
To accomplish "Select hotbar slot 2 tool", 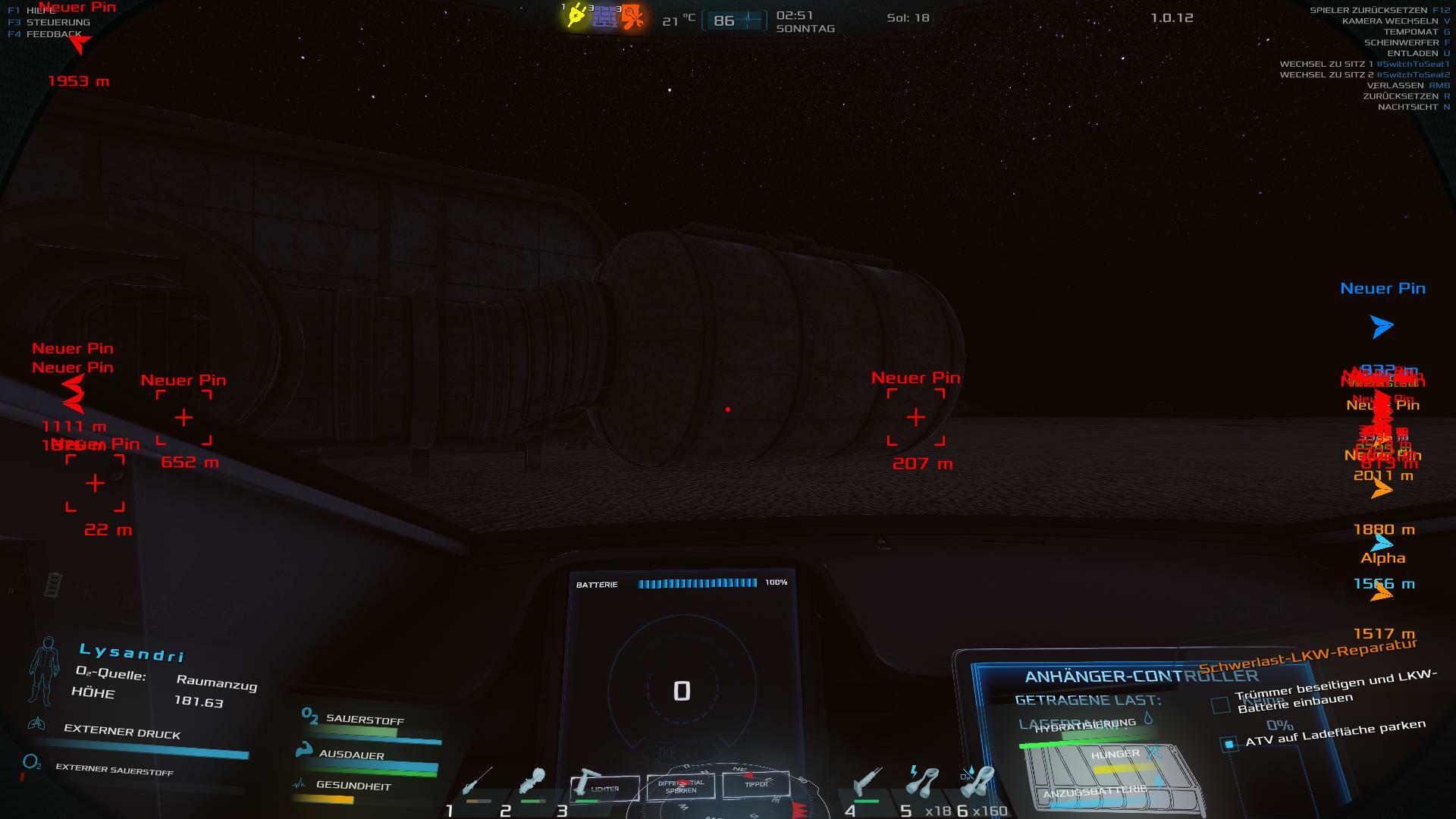I will [532, 782].
